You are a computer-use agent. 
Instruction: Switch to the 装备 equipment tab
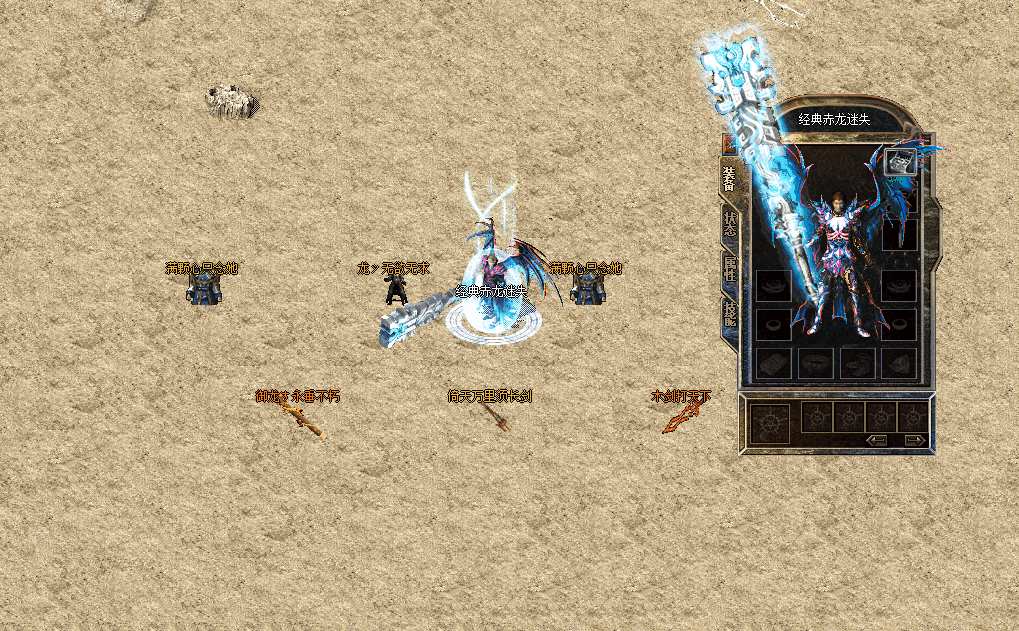point(729,178)
